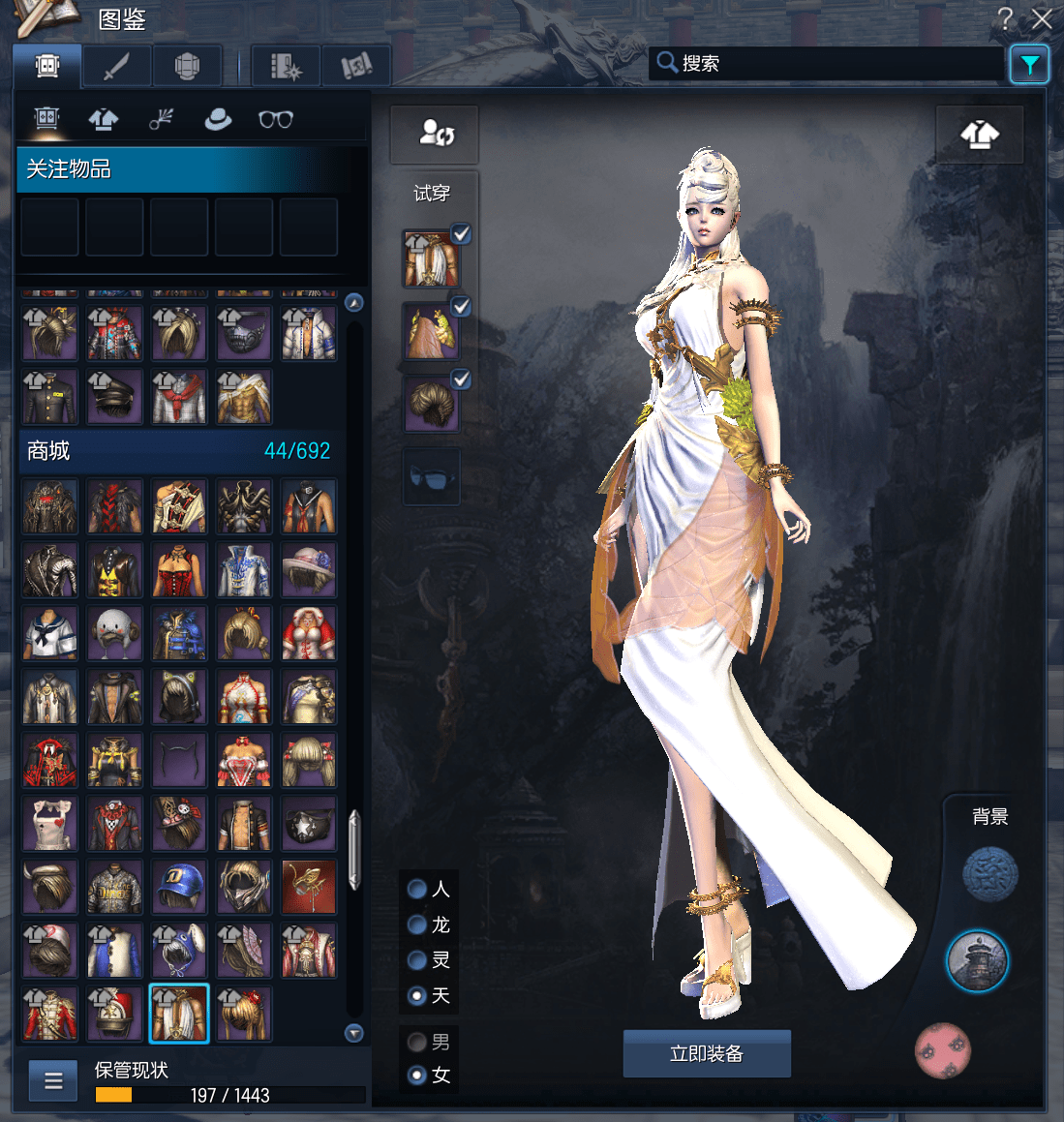Open the 保管现状 list menu button
Screen dimensions: 1064x1122
[53, 1080]
